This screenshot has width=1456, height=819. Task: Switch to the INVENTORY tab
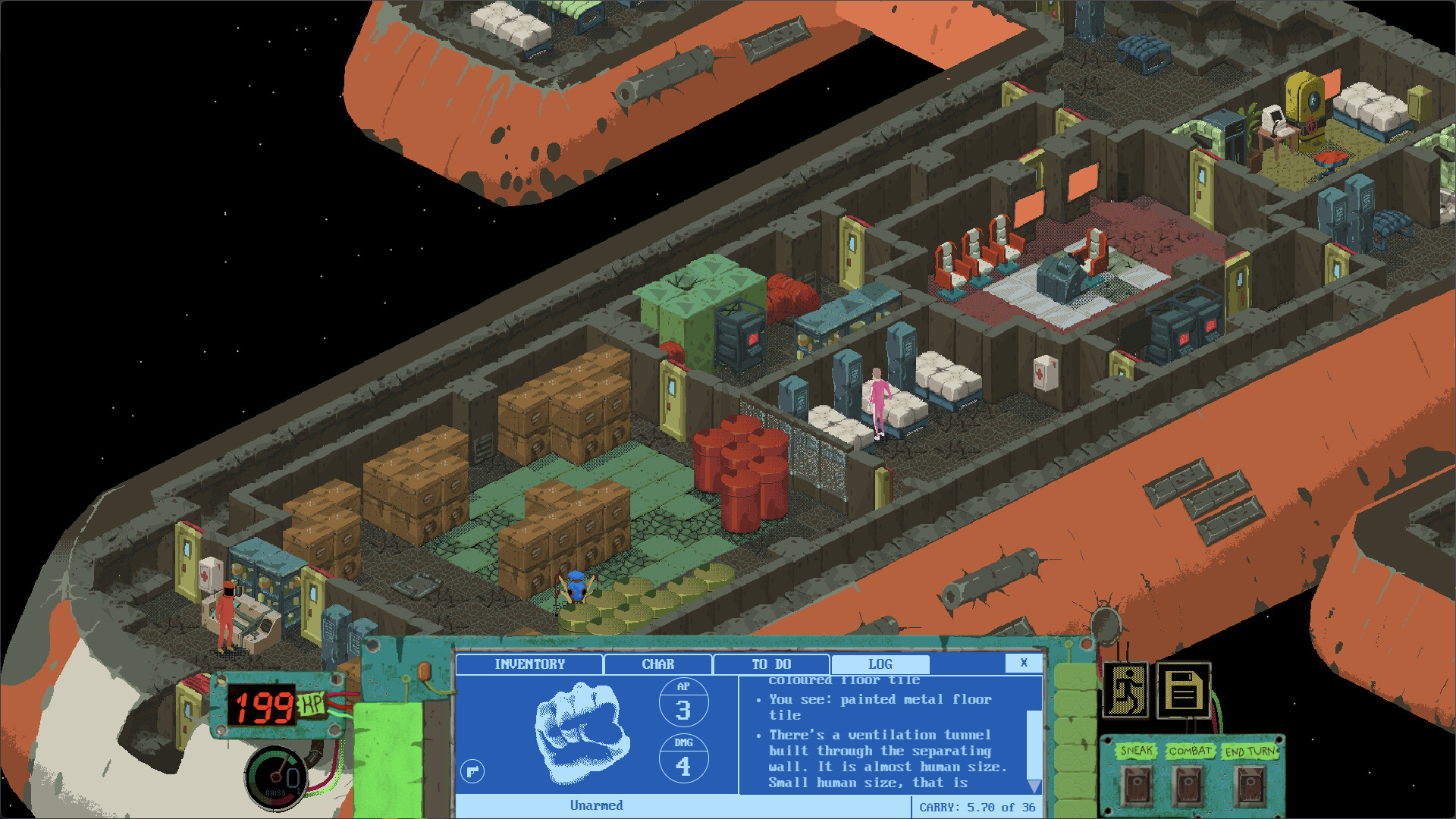[529, 664]
